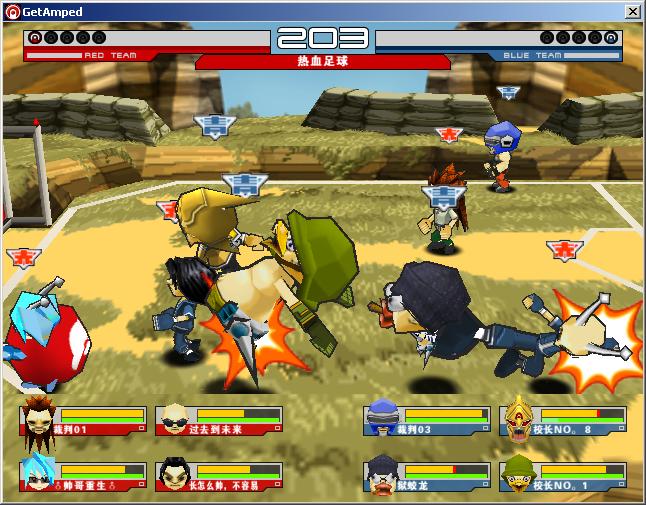Viewport: 646px width, 505px height.
Task: Close the GetAmped window
Action: click(633, 11)
